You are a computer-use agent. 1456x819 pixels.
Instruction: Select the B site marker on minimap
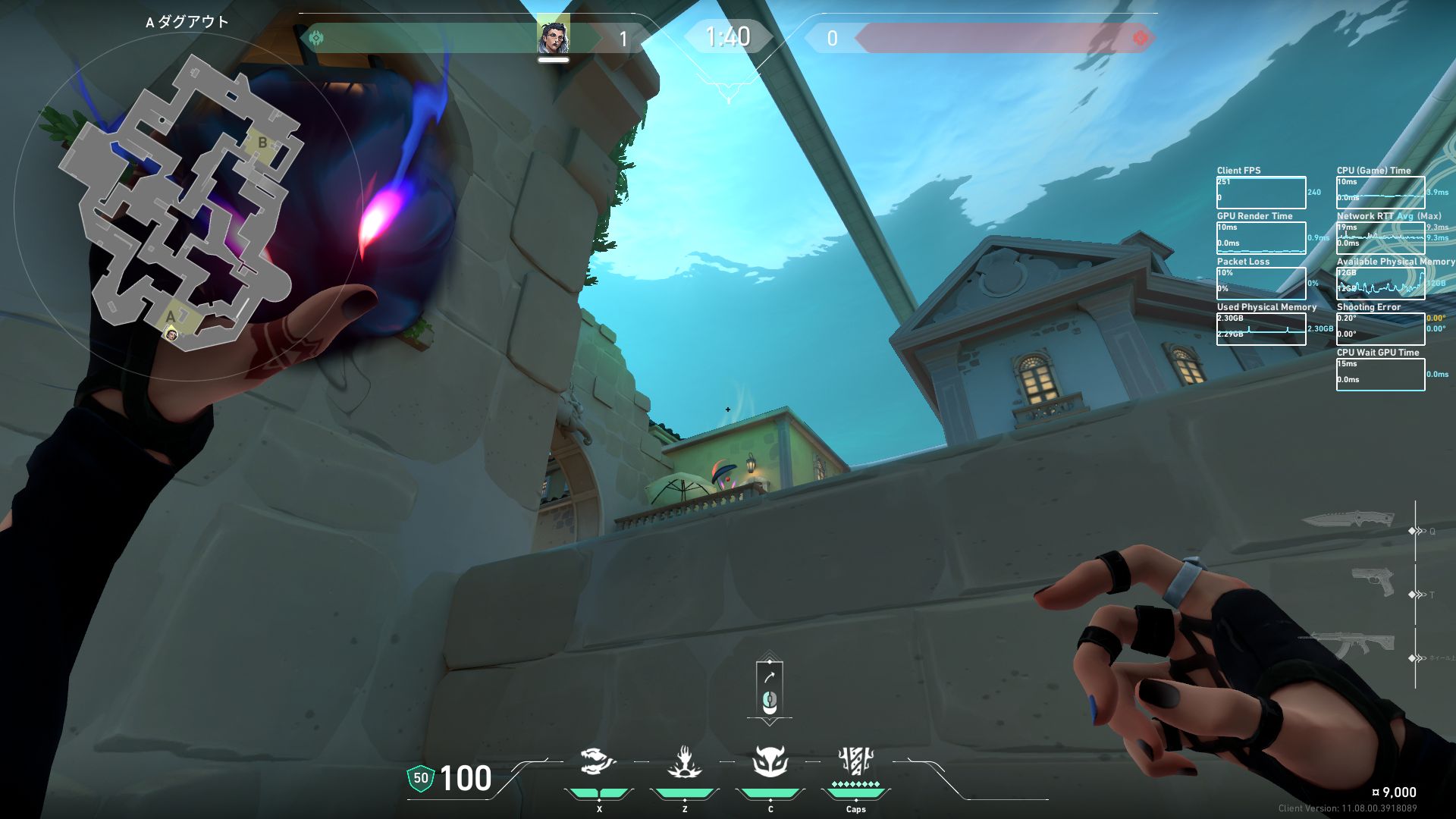pos(262,143)
